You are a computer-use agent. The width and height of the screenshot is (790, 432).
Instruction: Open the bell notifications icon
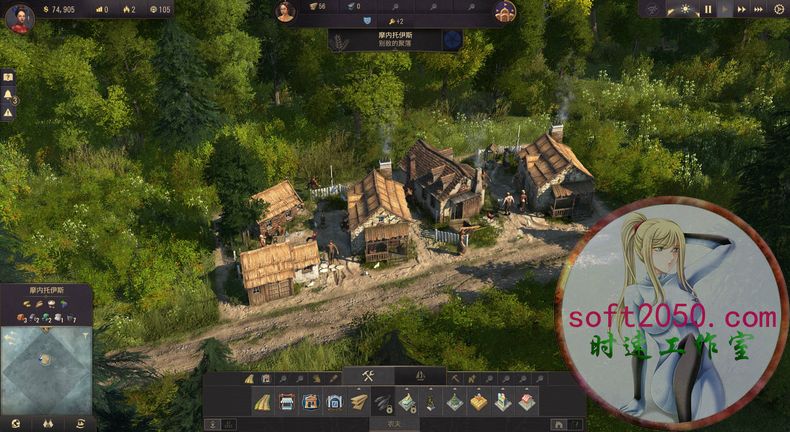8,95
